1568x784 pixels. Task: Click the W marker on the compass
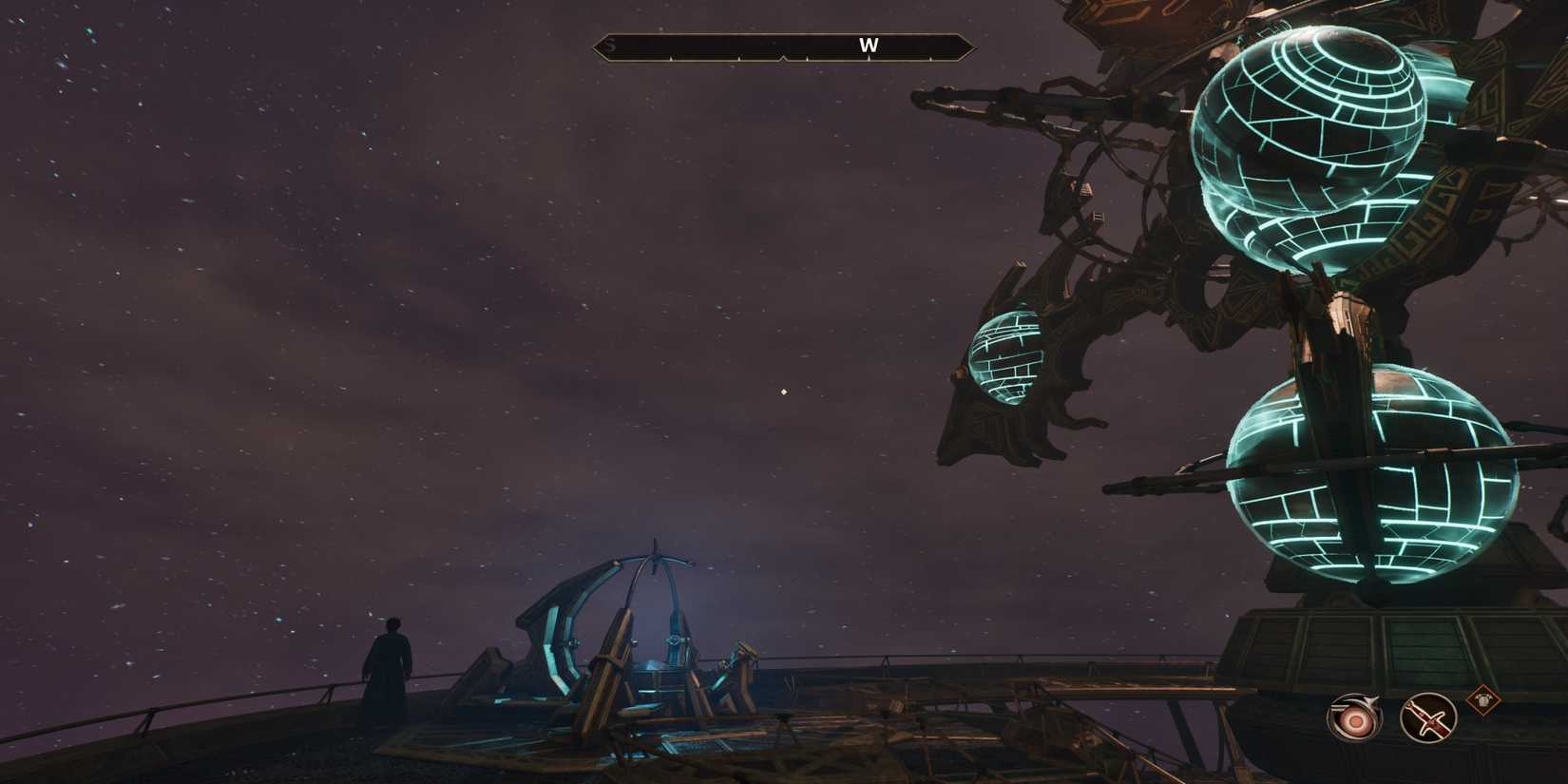coord(870,44)
